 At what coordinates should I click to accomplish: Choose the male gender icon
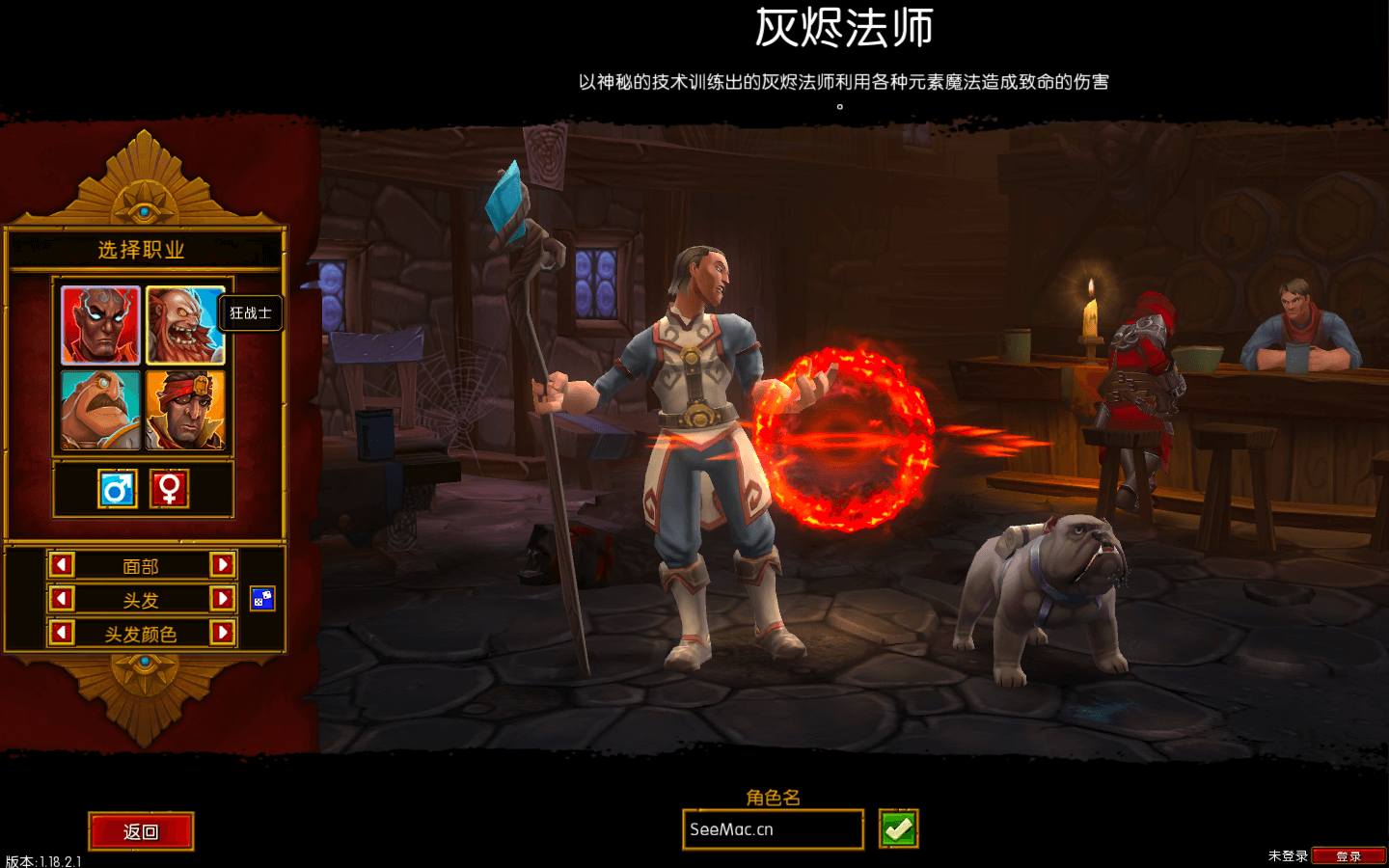tap(118, 489)
